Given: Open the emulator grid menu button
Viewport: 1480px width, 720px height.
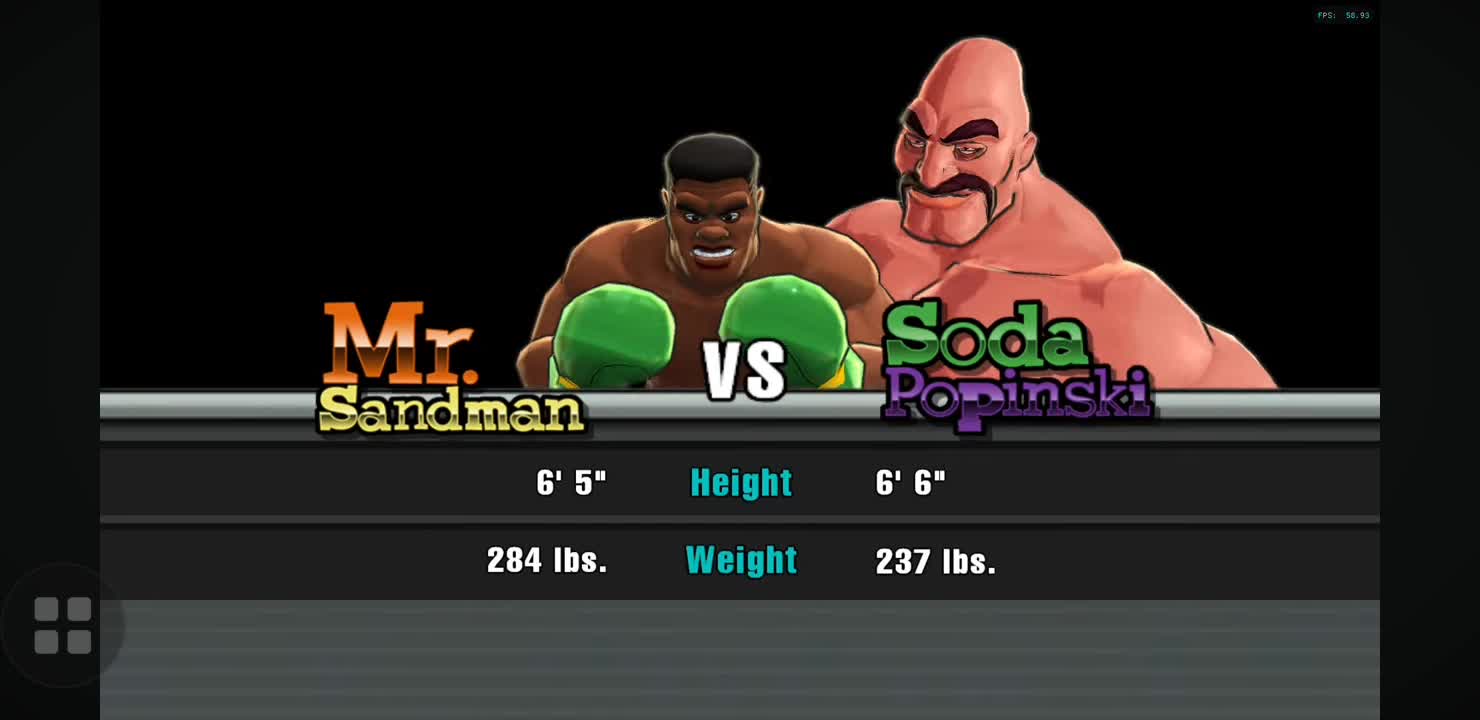Looking at the screenshot, I should pyautogui.click(x=64, y=625).
